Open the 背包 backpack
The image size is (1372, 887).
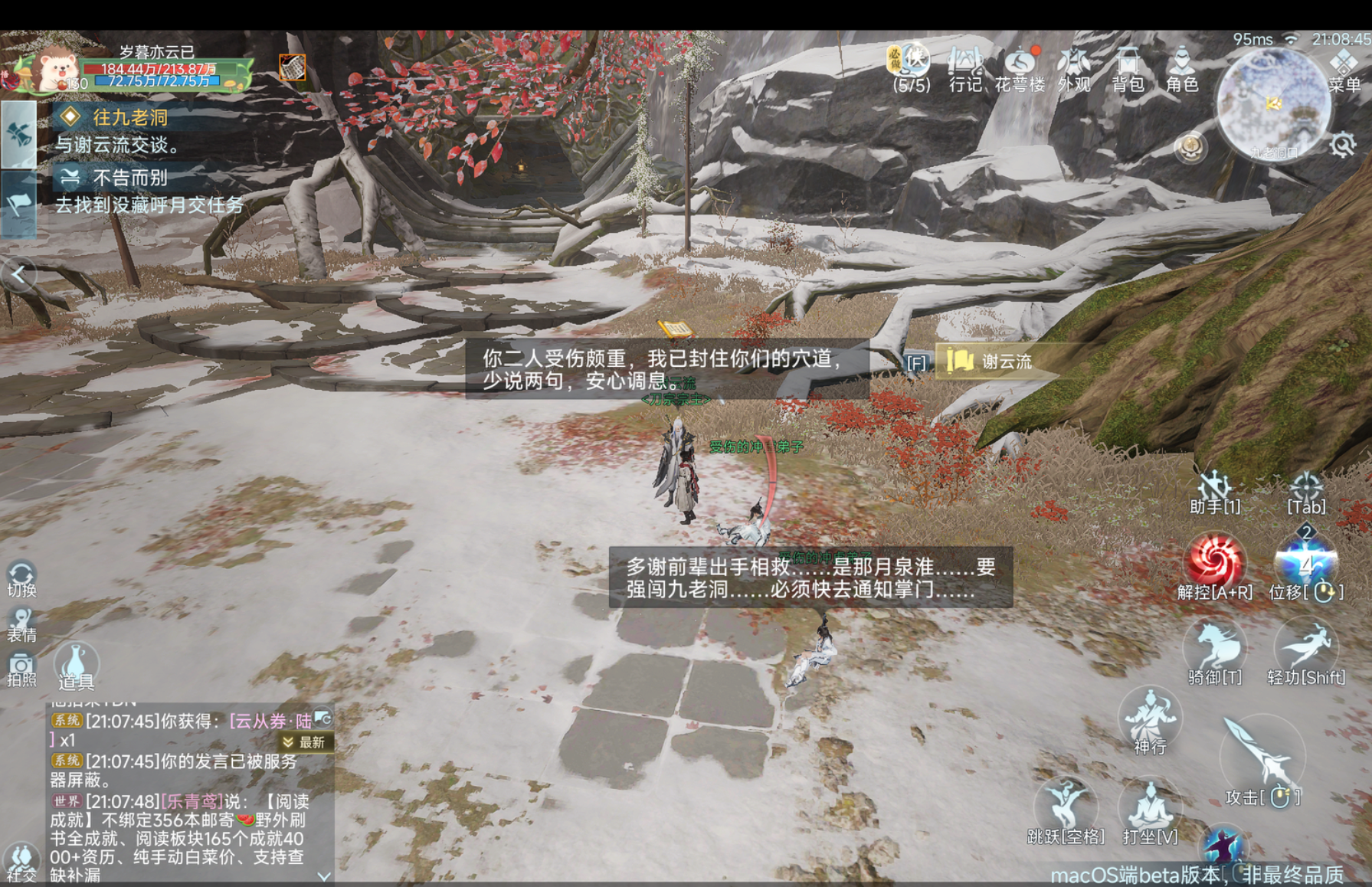click(1128, 68)
